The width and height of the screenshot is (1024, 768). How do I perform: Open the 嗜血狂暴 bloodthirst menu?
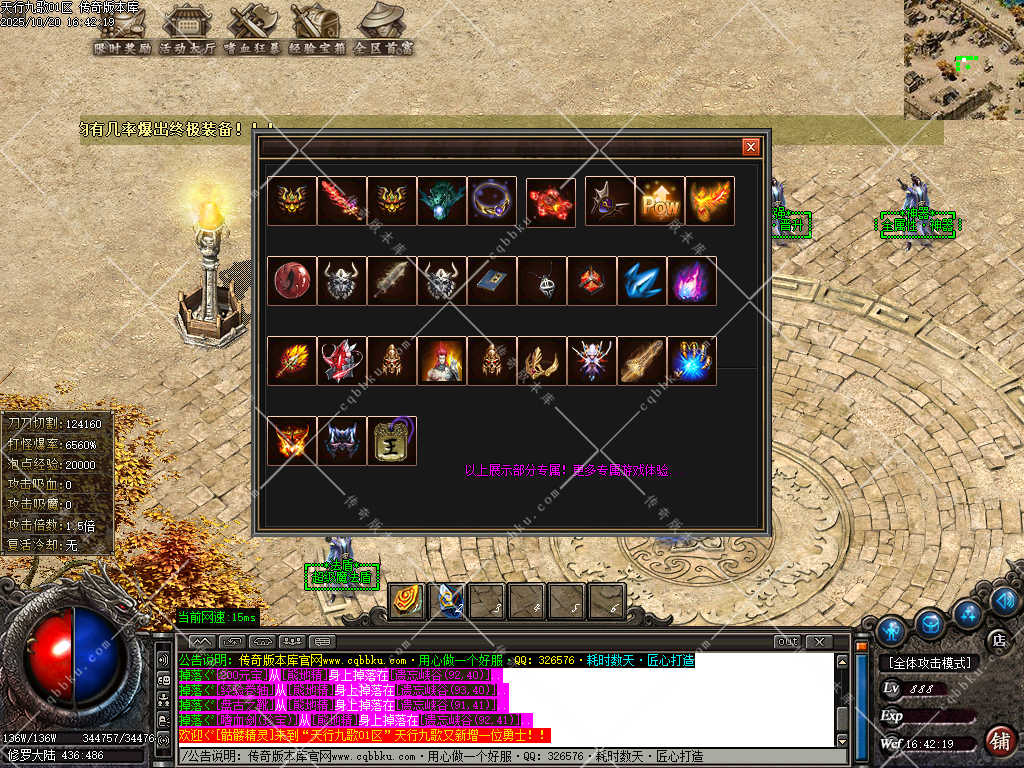[252, 28]
